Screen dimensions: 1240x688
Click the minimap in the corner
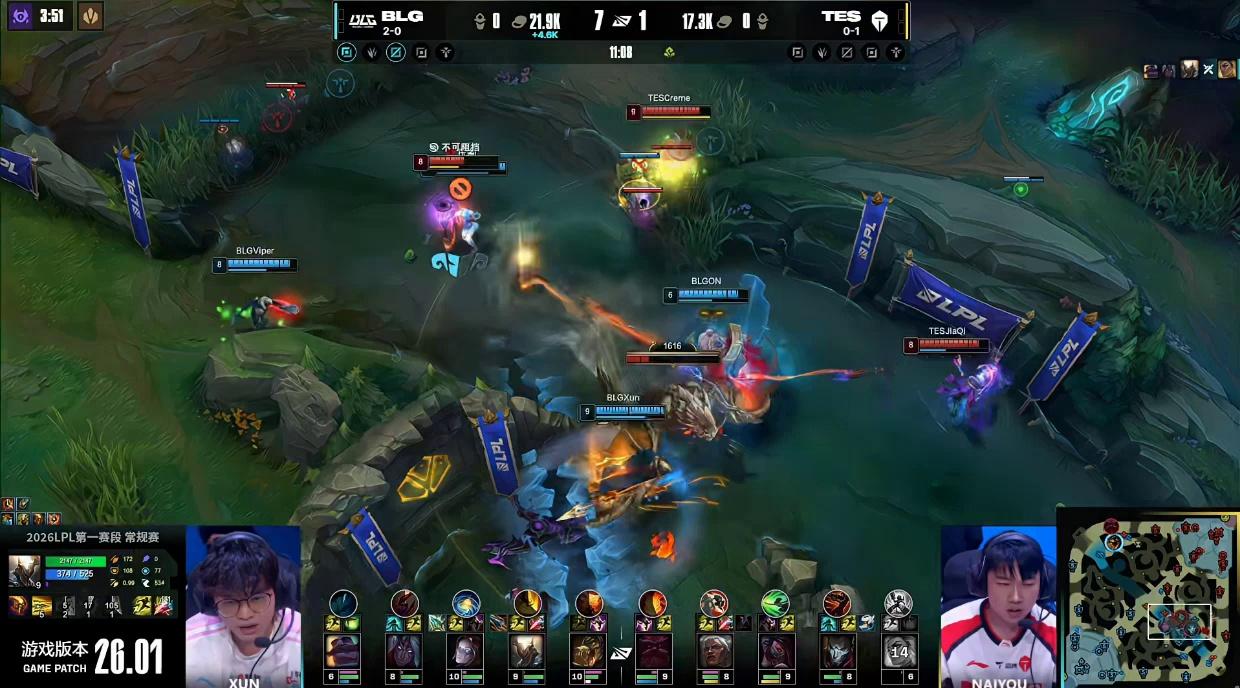[x=1148, y=597]
